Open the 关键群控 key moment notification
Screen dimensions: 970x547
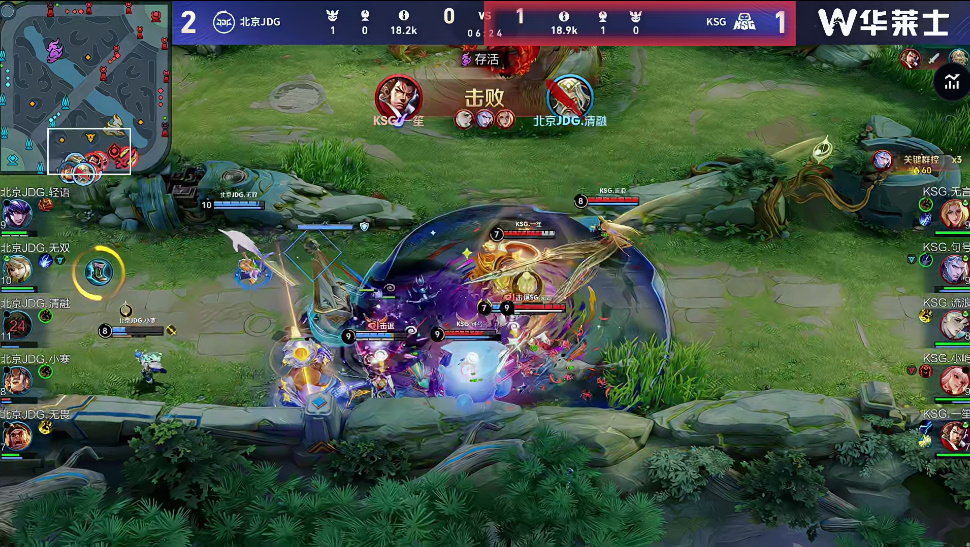coord(916,163)
